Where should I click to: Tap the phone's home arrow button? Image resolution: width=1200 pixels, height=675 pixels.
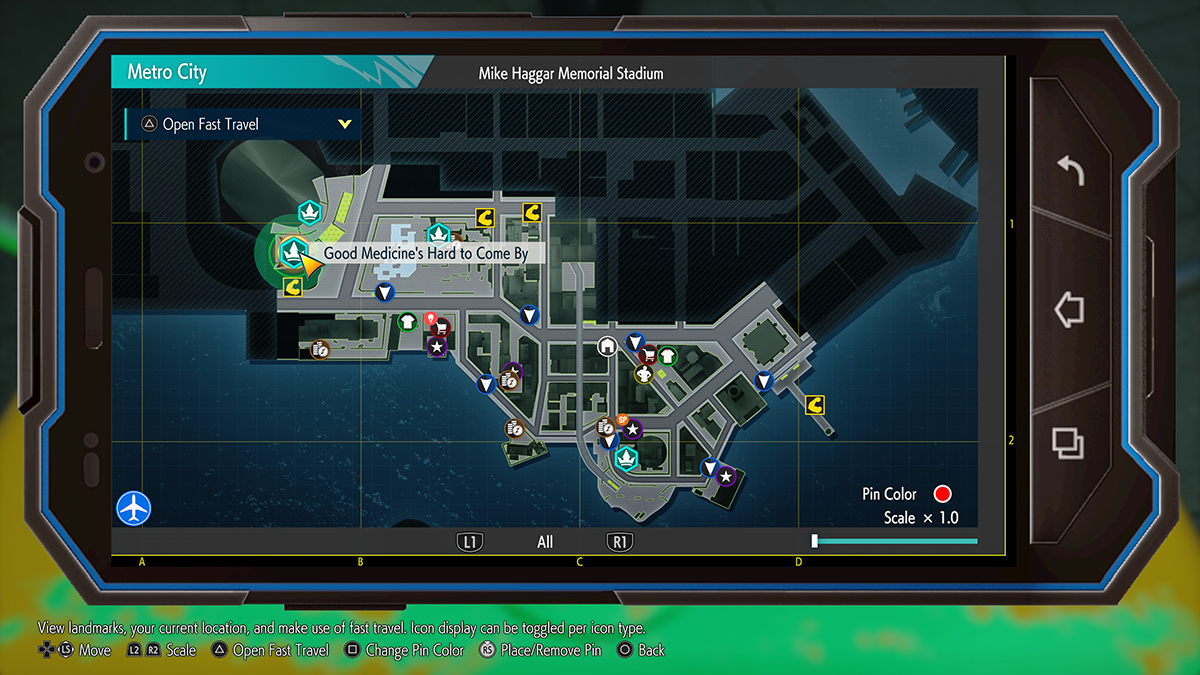(1069, 310)
